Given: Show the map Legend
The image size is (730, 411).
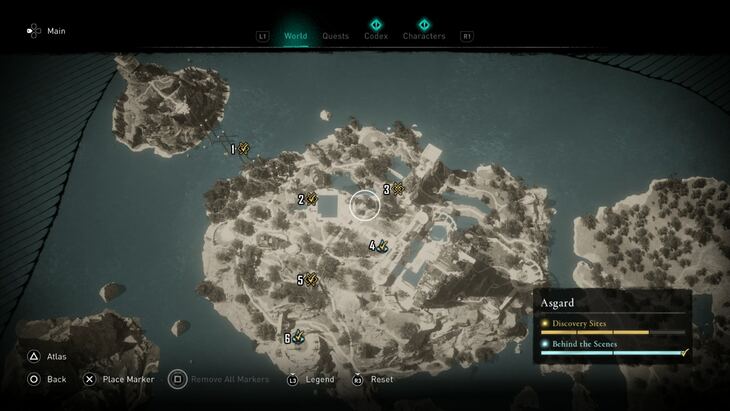Looking at the screenshot, I should point(319,379).
